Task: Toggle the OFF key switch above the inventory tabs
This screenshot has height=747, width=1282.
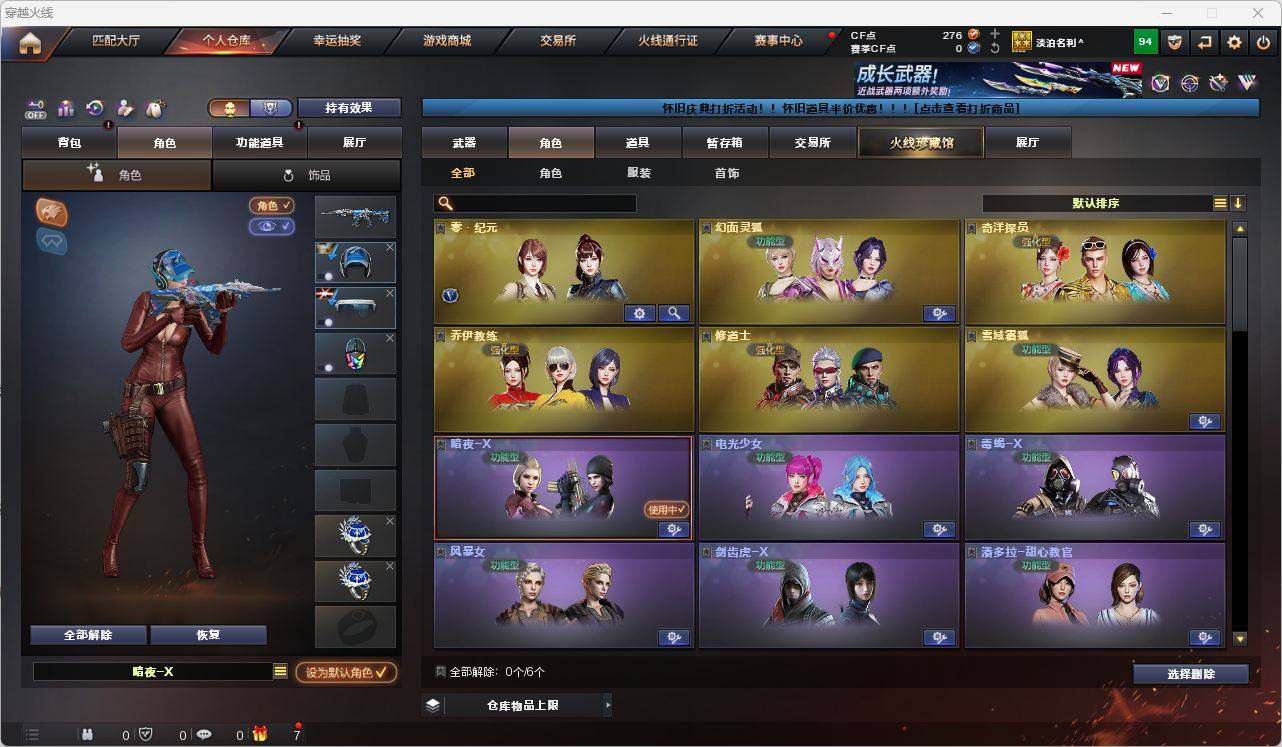Action: (x=35, y=108)
